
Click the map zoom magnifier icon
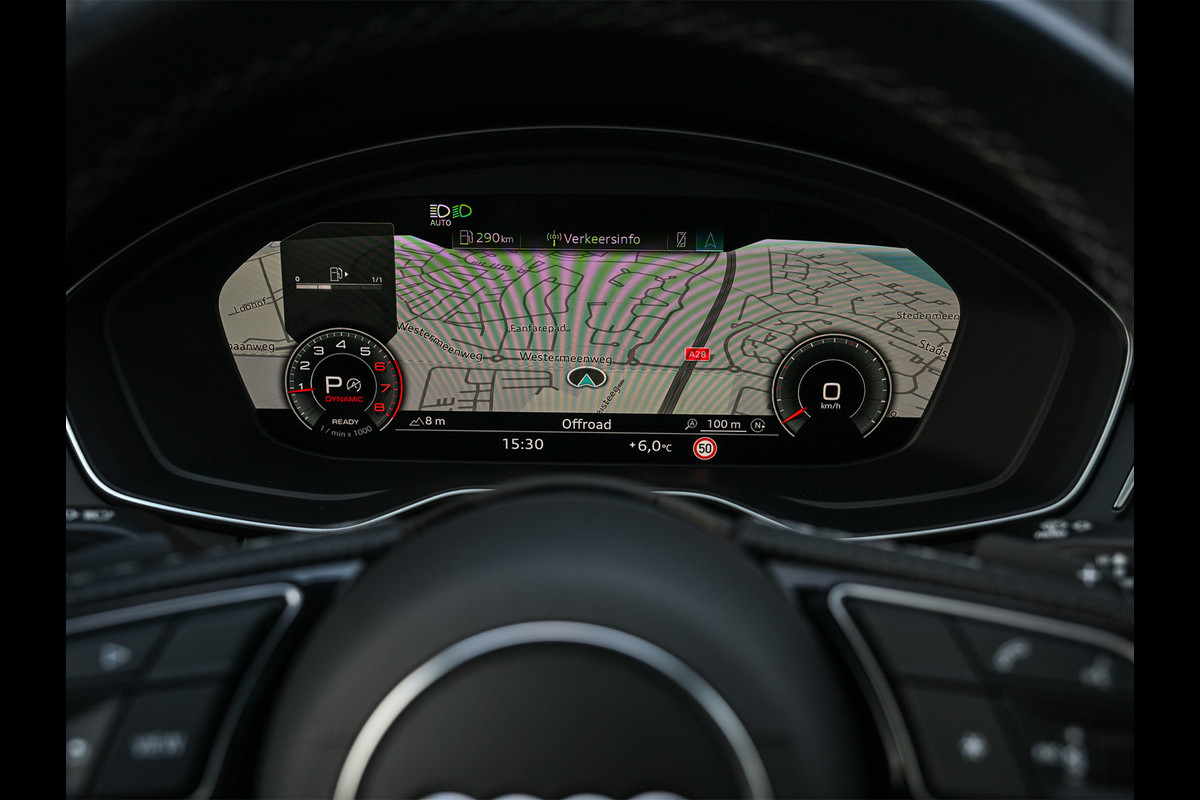click(692, 424)
